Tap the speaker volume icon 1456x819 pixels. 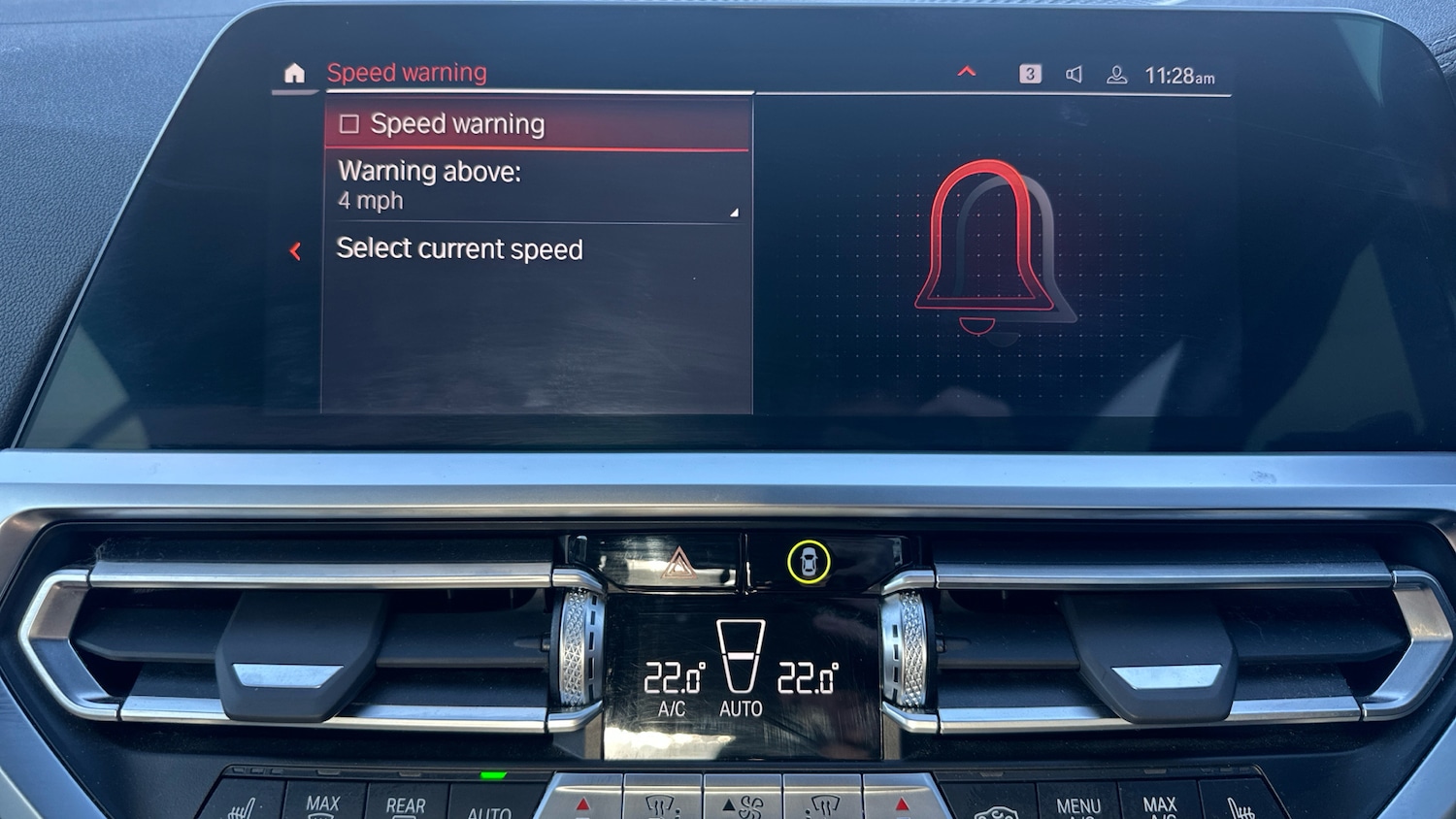click(x=1075, y=73)
